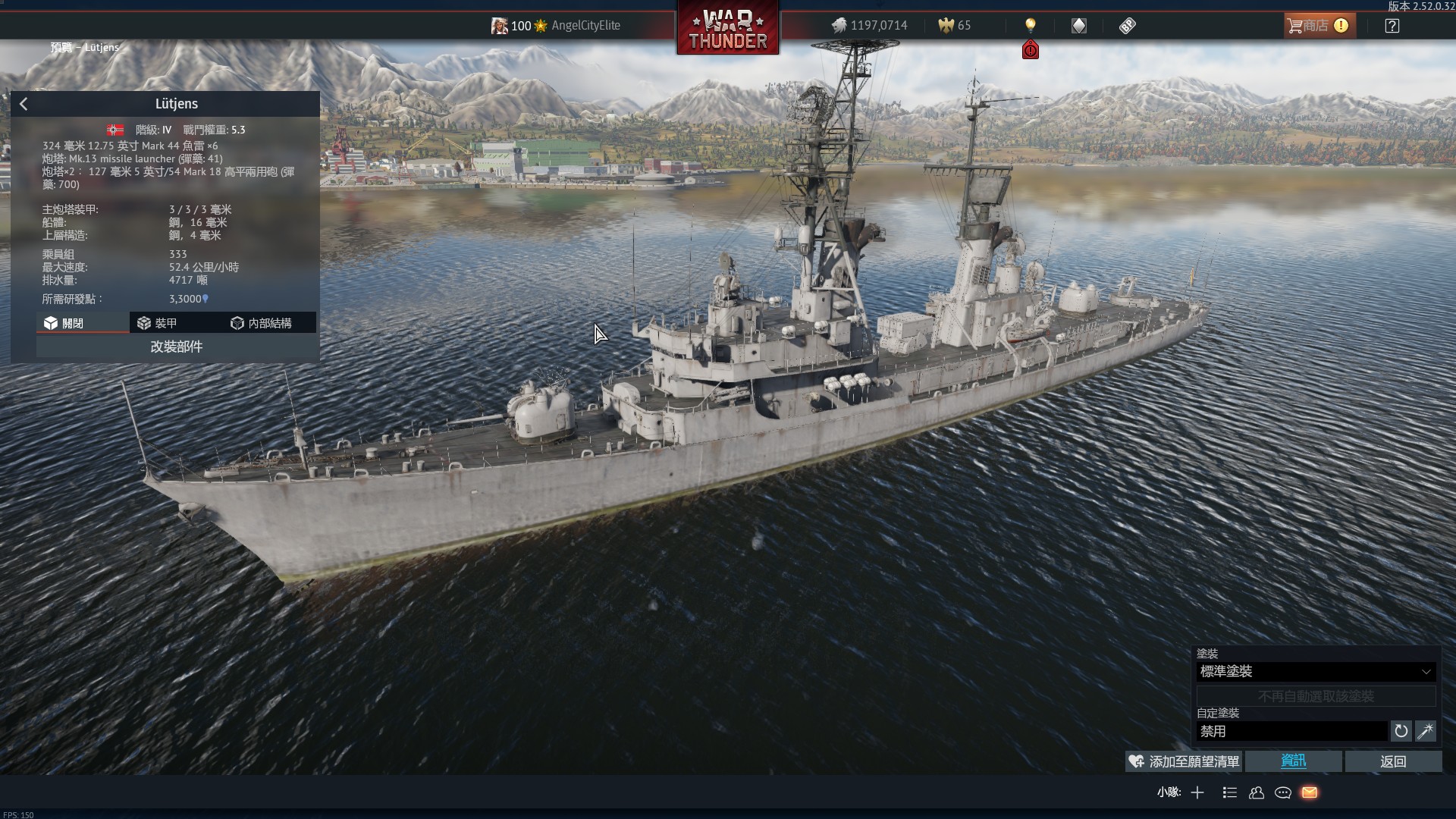Open the 資訊 information link
1456x819 pixels.
tap(1293, 761)
